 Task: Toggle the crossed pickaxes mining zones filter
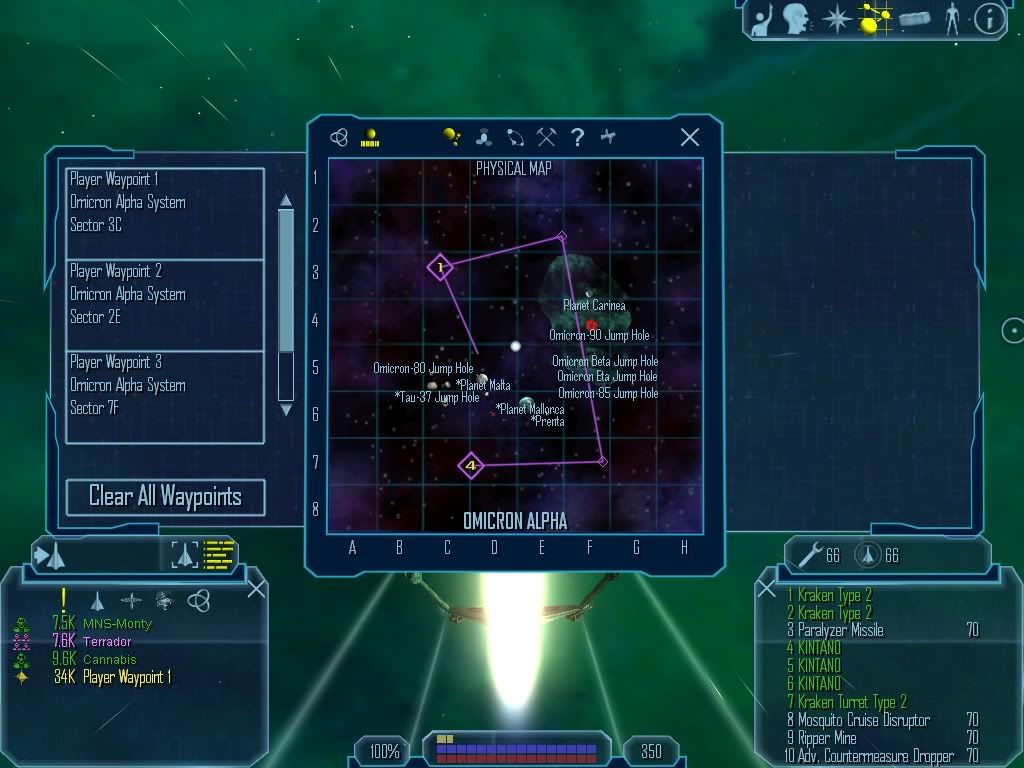[x=546, y=138]
